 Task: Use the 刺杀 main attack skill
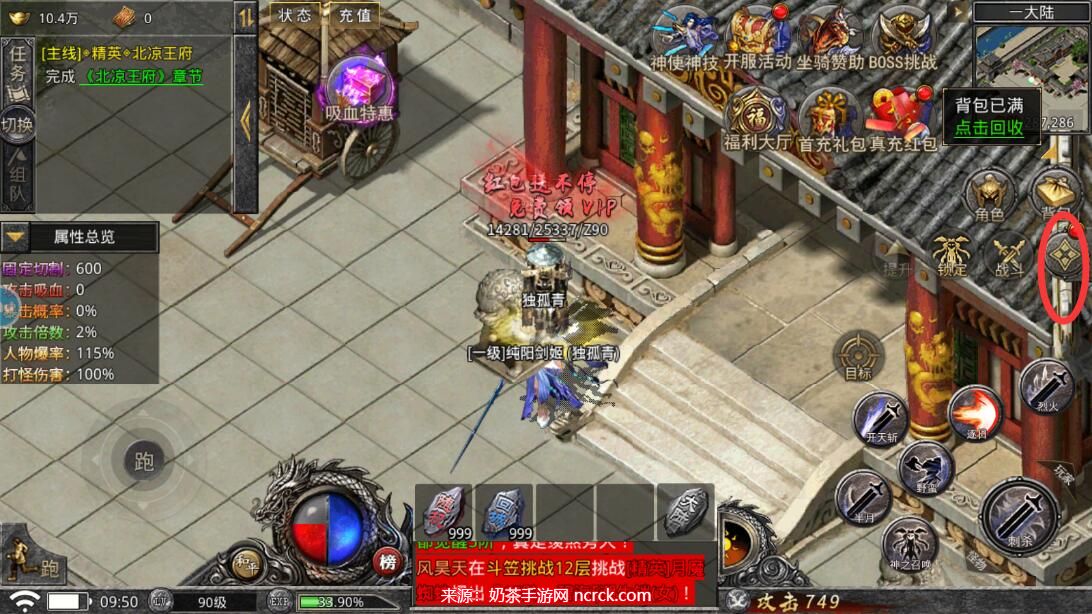[1019, 517]
